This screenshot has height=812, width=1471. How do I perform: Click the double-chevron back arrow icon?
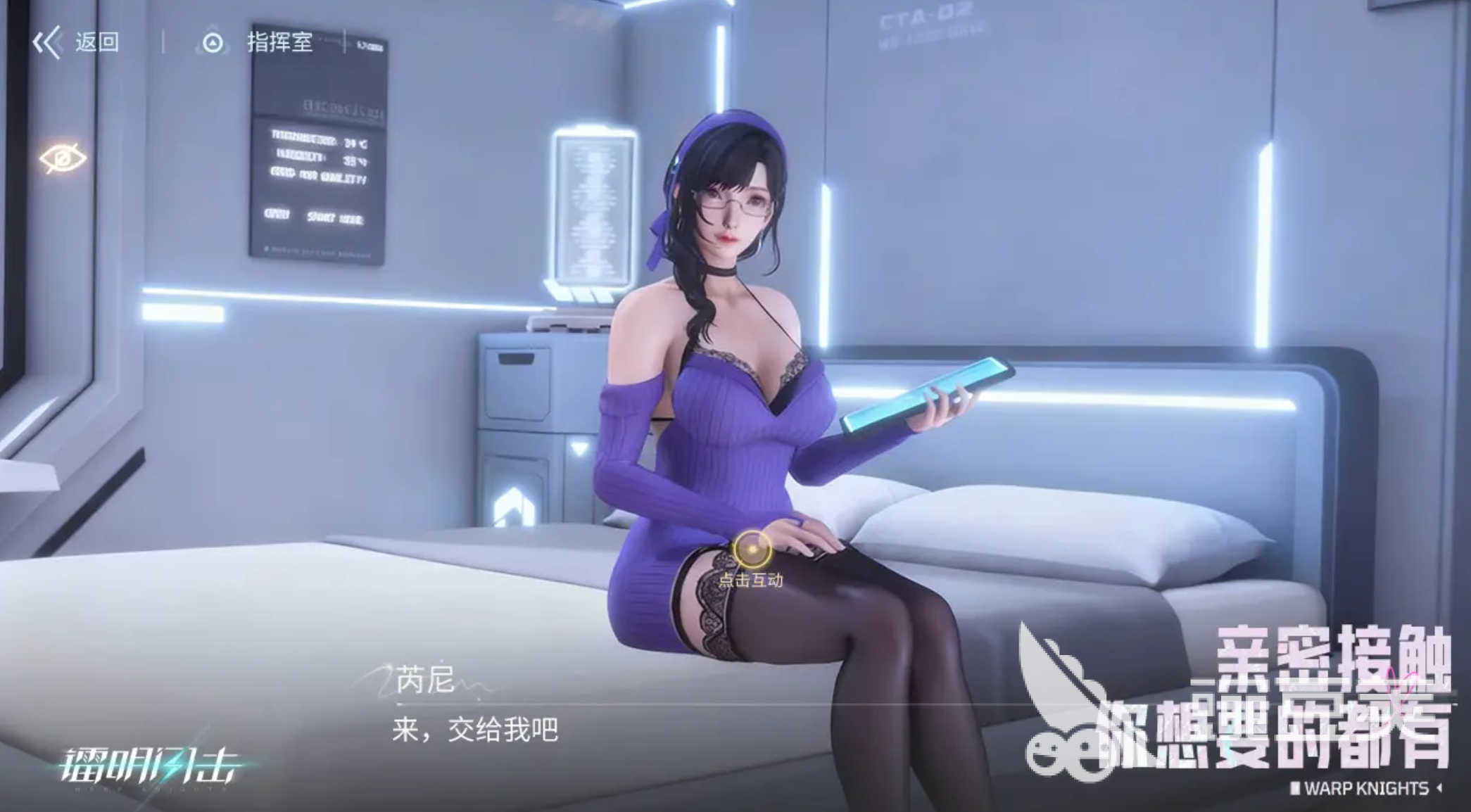coord(48,42)
